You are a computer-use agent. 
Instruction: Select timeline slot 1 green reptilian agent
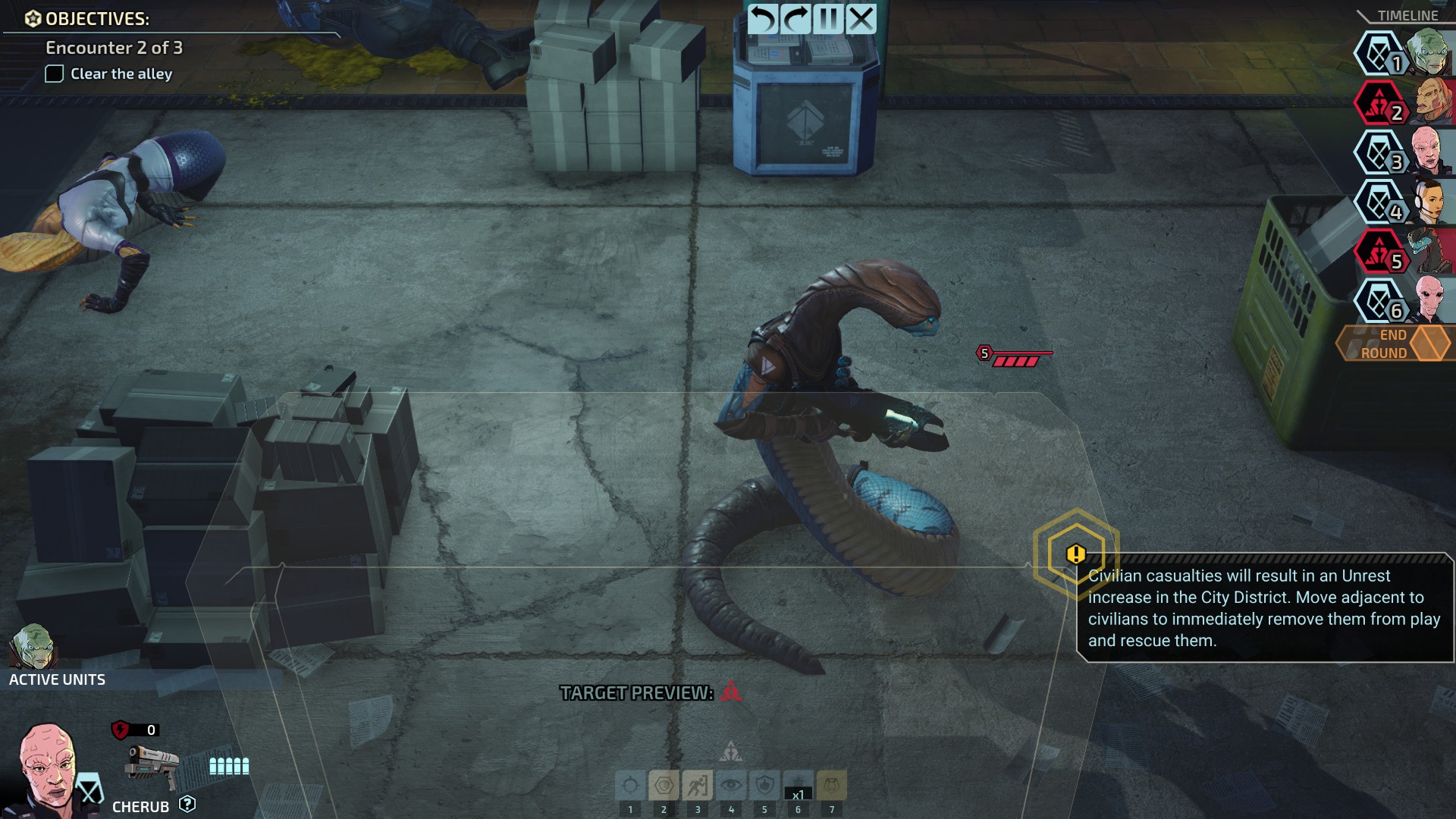point(1429,52)
